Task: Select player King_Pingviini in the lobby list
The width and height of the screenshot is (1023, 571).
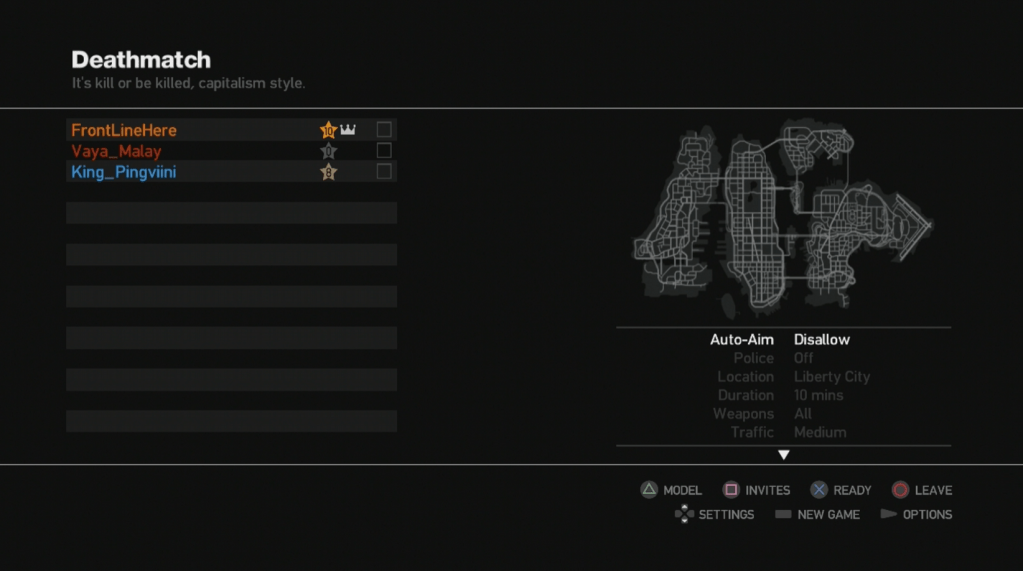Action: coord(124,172)
